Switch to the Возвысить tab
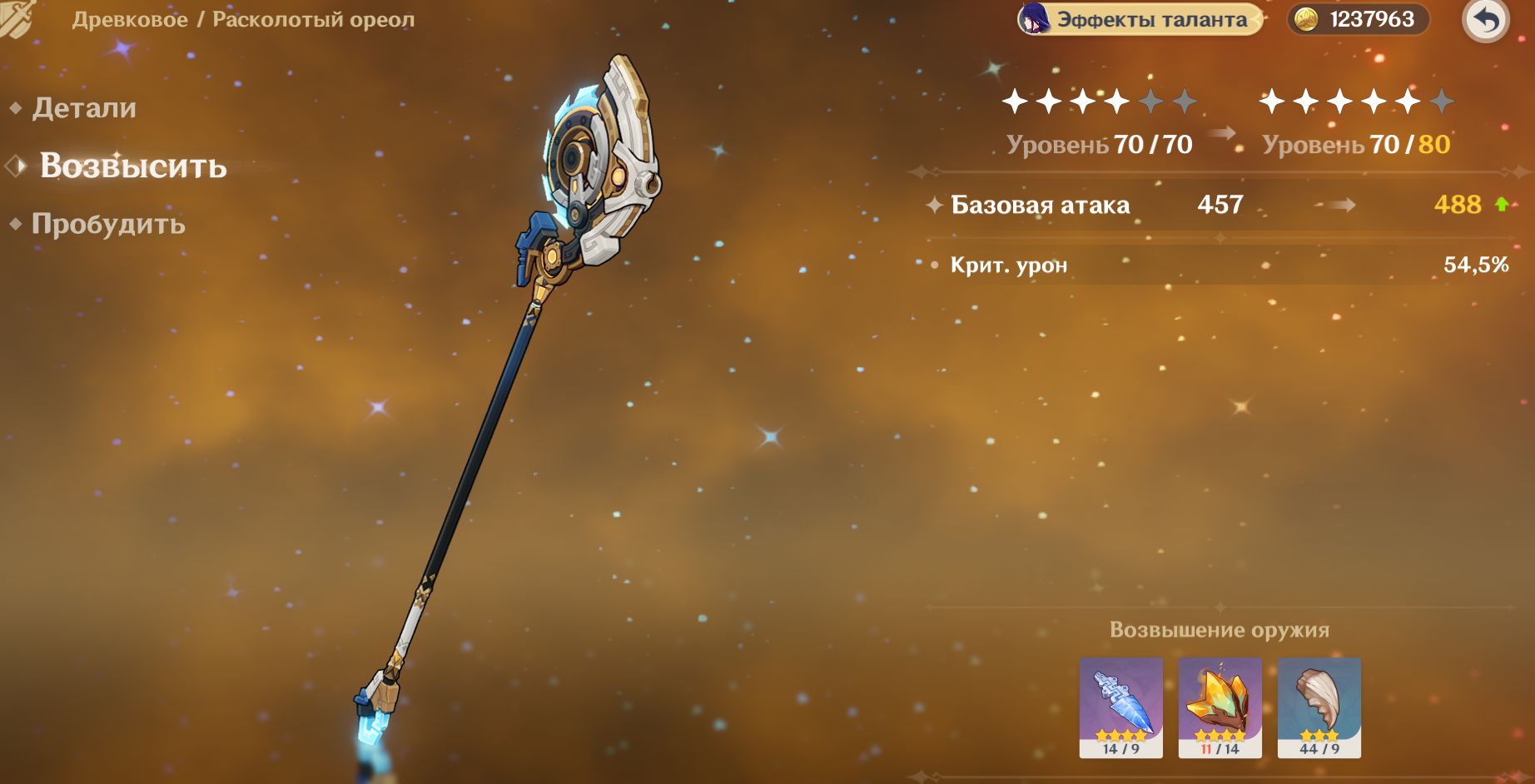This screenshot has height=784, width=1535. coord(133,166)
